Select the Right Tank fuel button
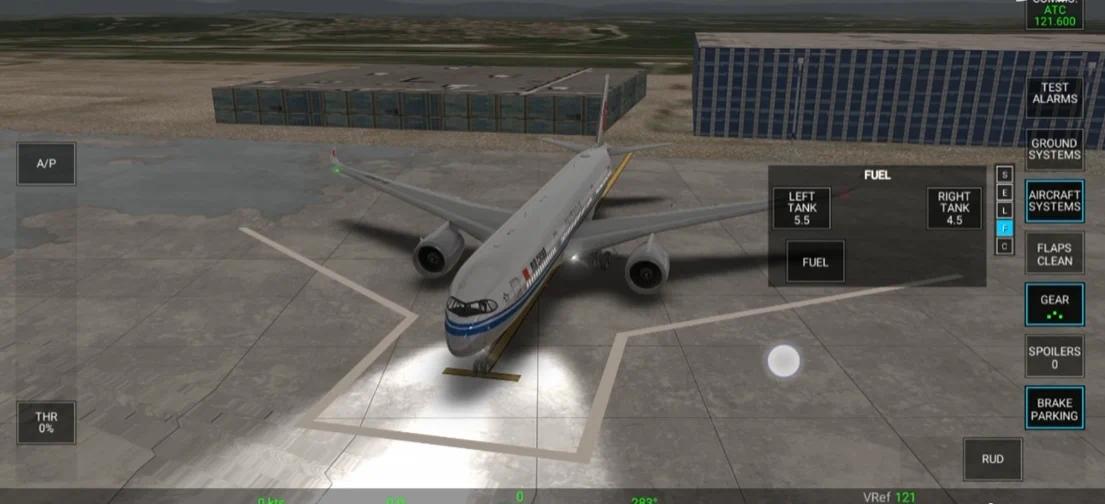The width and height of the screenshot is (1105, 504). point(954,208)
